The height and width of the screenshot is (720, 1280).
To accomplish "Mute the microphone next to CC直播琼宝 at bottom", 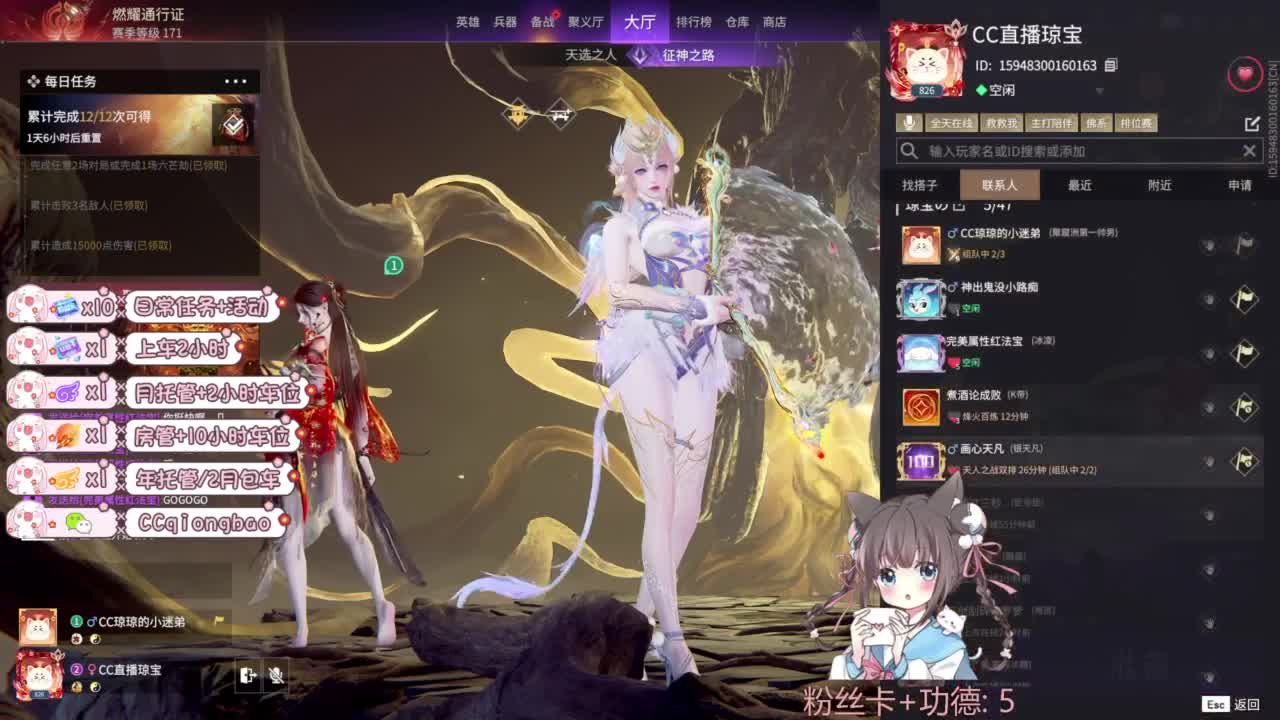I will point(277,676).
